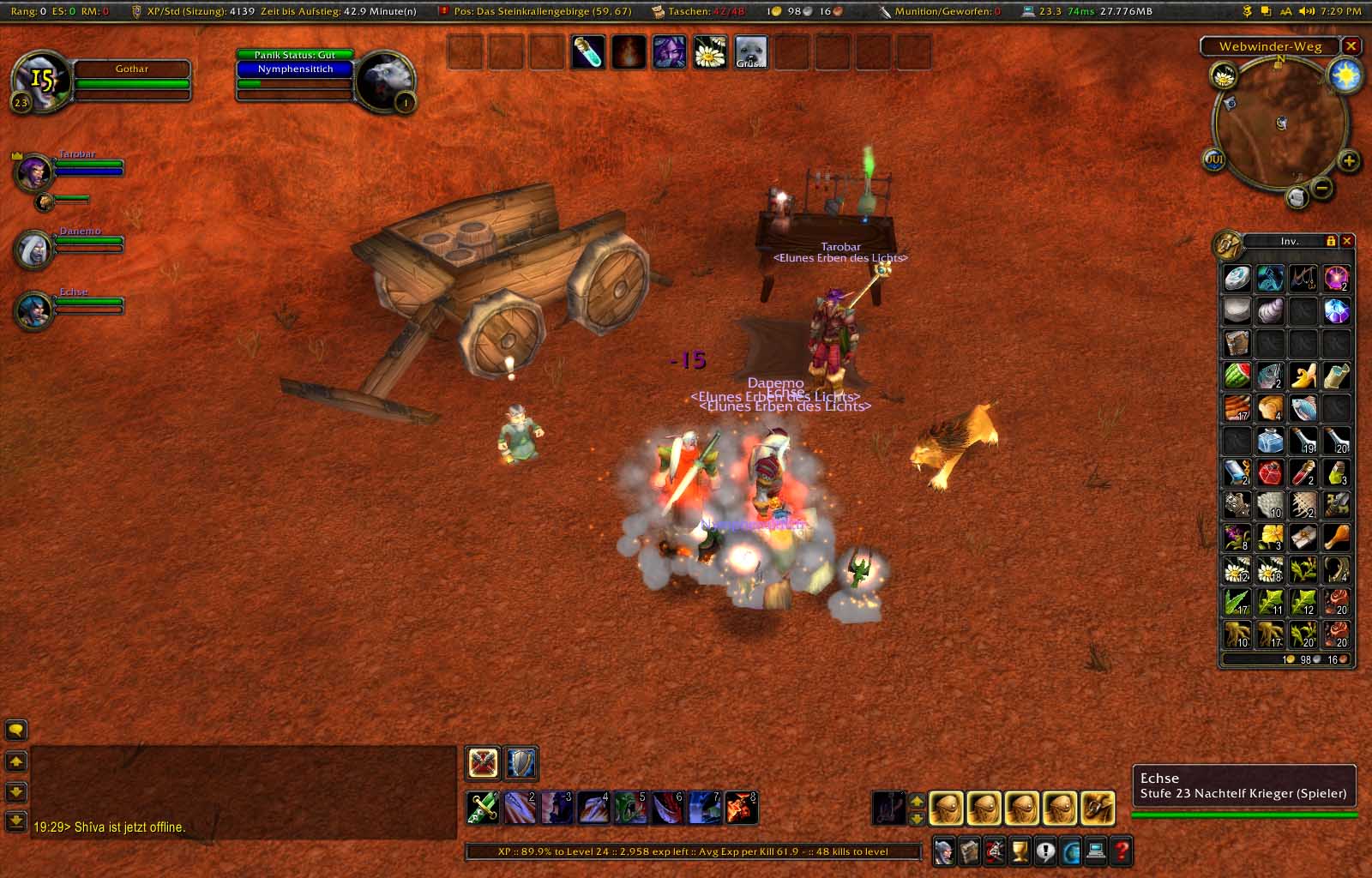
Task: Pick the banana item in inventory
Action: pyautogui.click(x=1303, y=376)
